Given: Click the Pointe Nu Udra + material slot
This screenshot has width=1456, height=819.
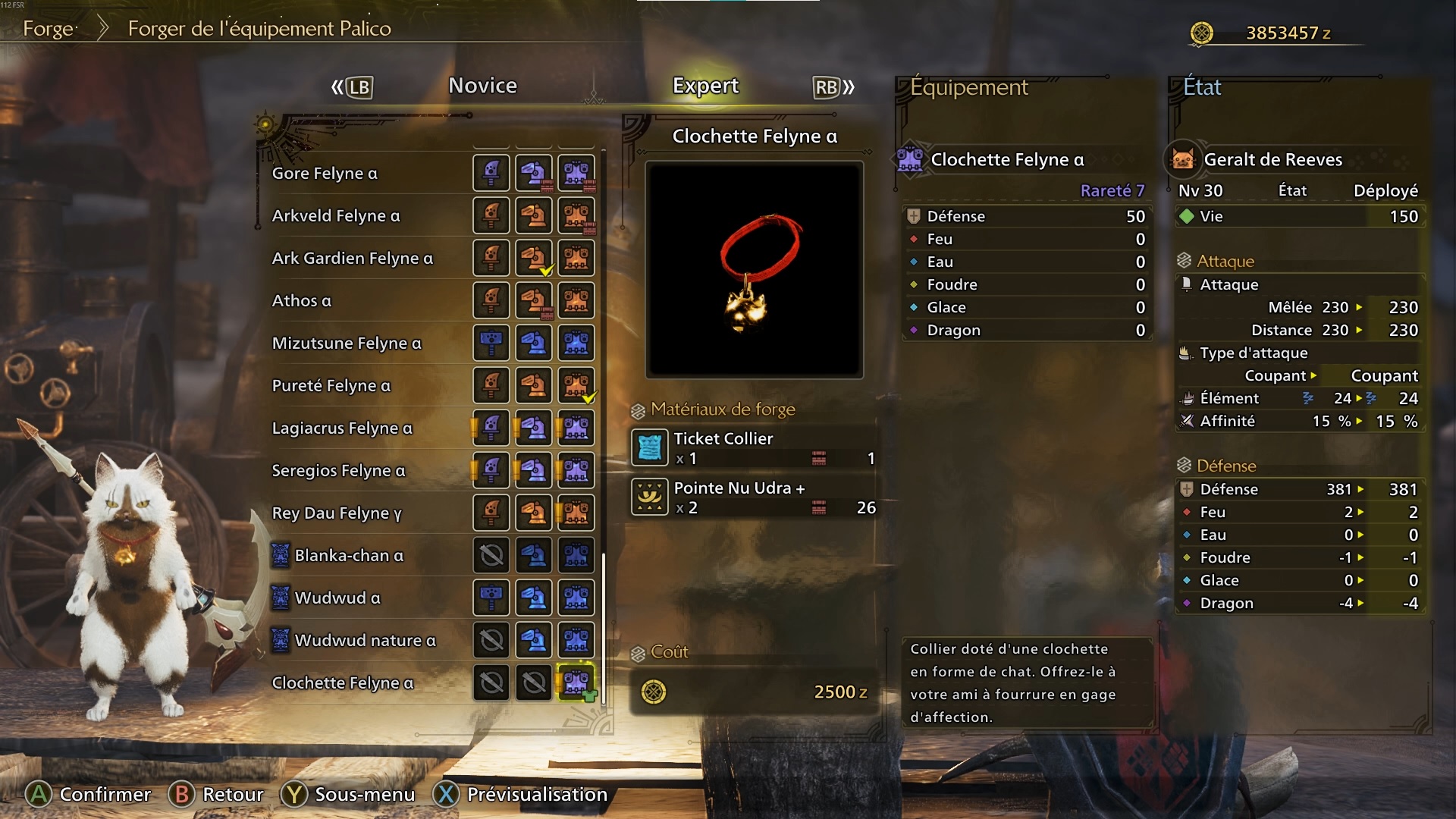Looking at the screenshot, I should 753,497.
